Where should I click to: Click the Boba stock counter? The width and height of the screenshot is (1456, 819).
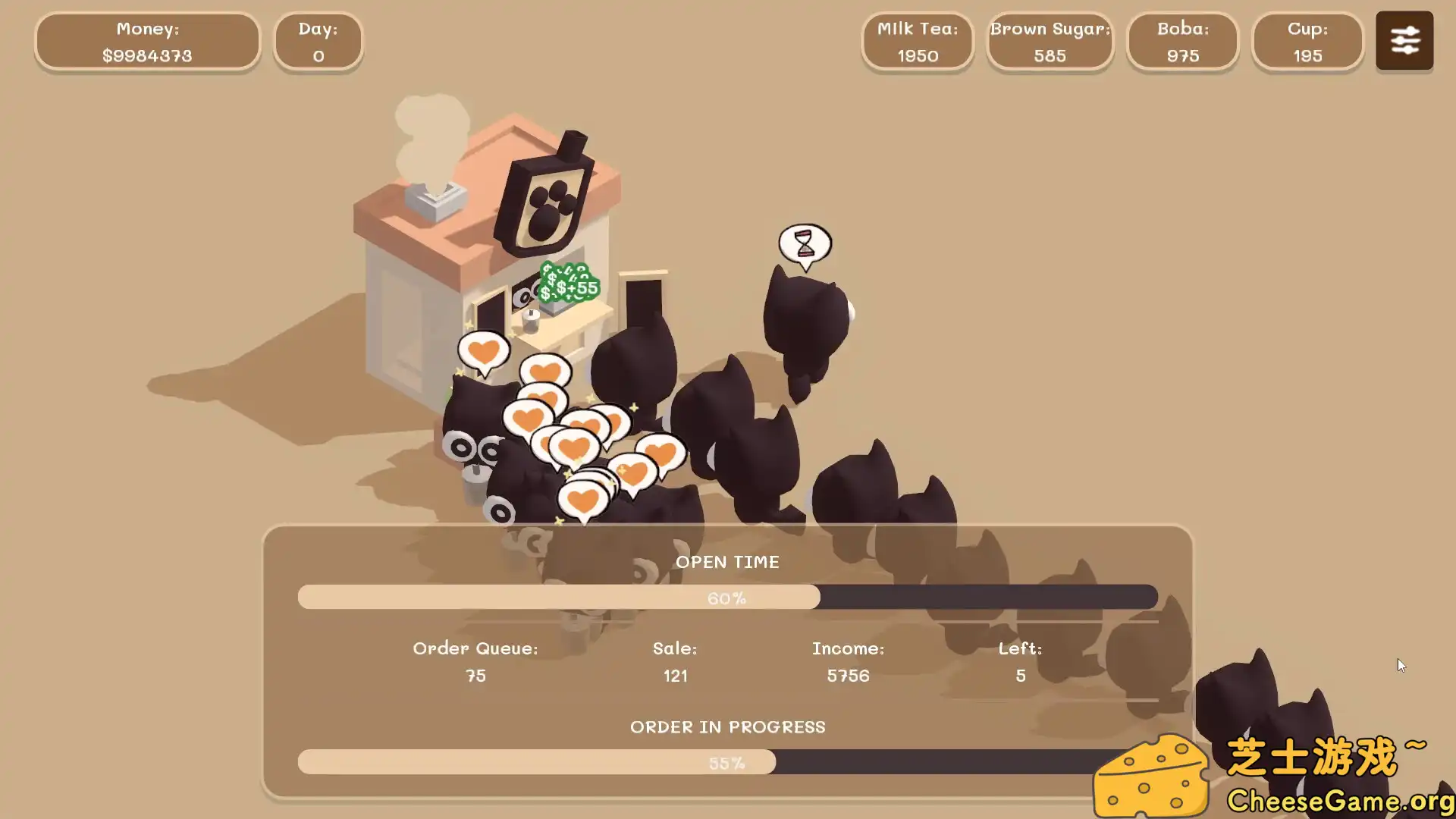(x=1182, y=42)
